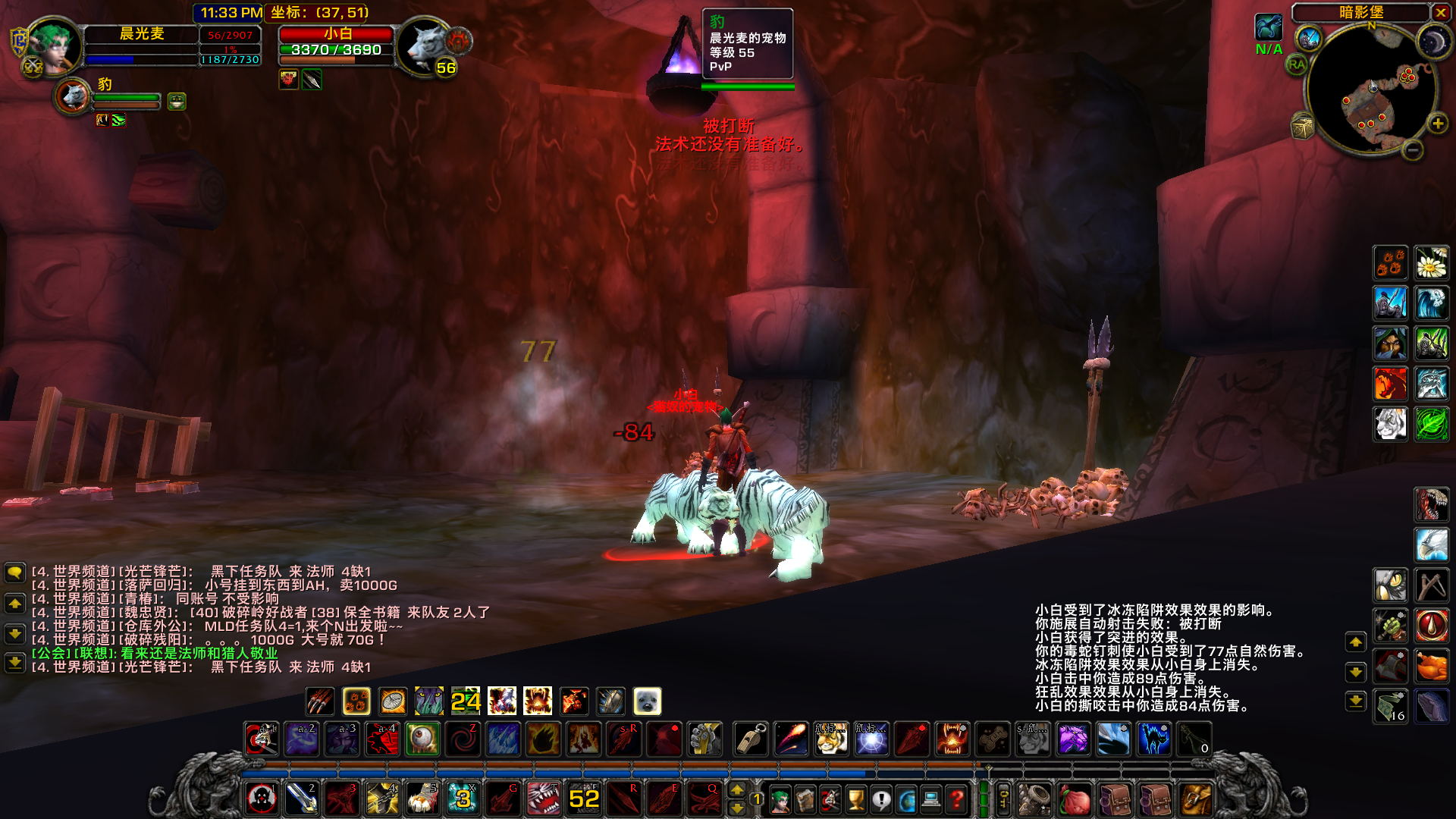Open the red pouch bag slot
Viewport: 1456px width, 819px height.
[1074, 799]
